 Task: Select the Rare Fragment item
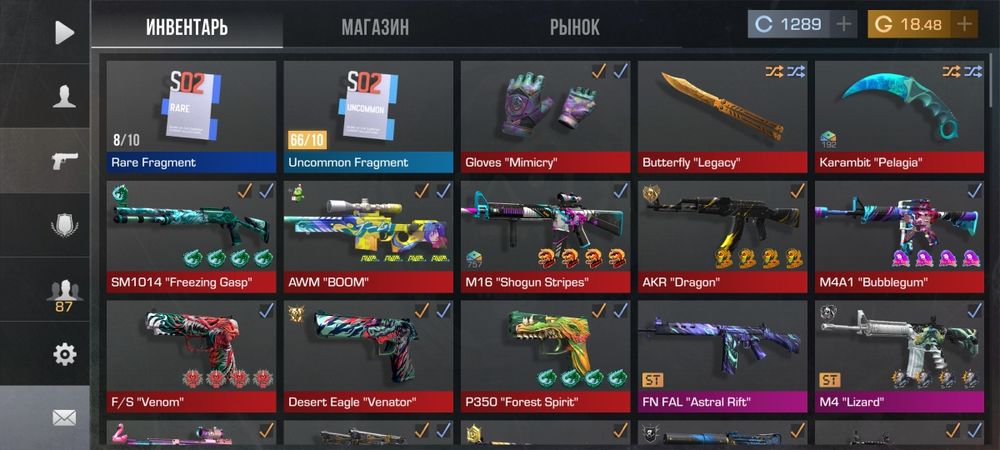point(190,116)
